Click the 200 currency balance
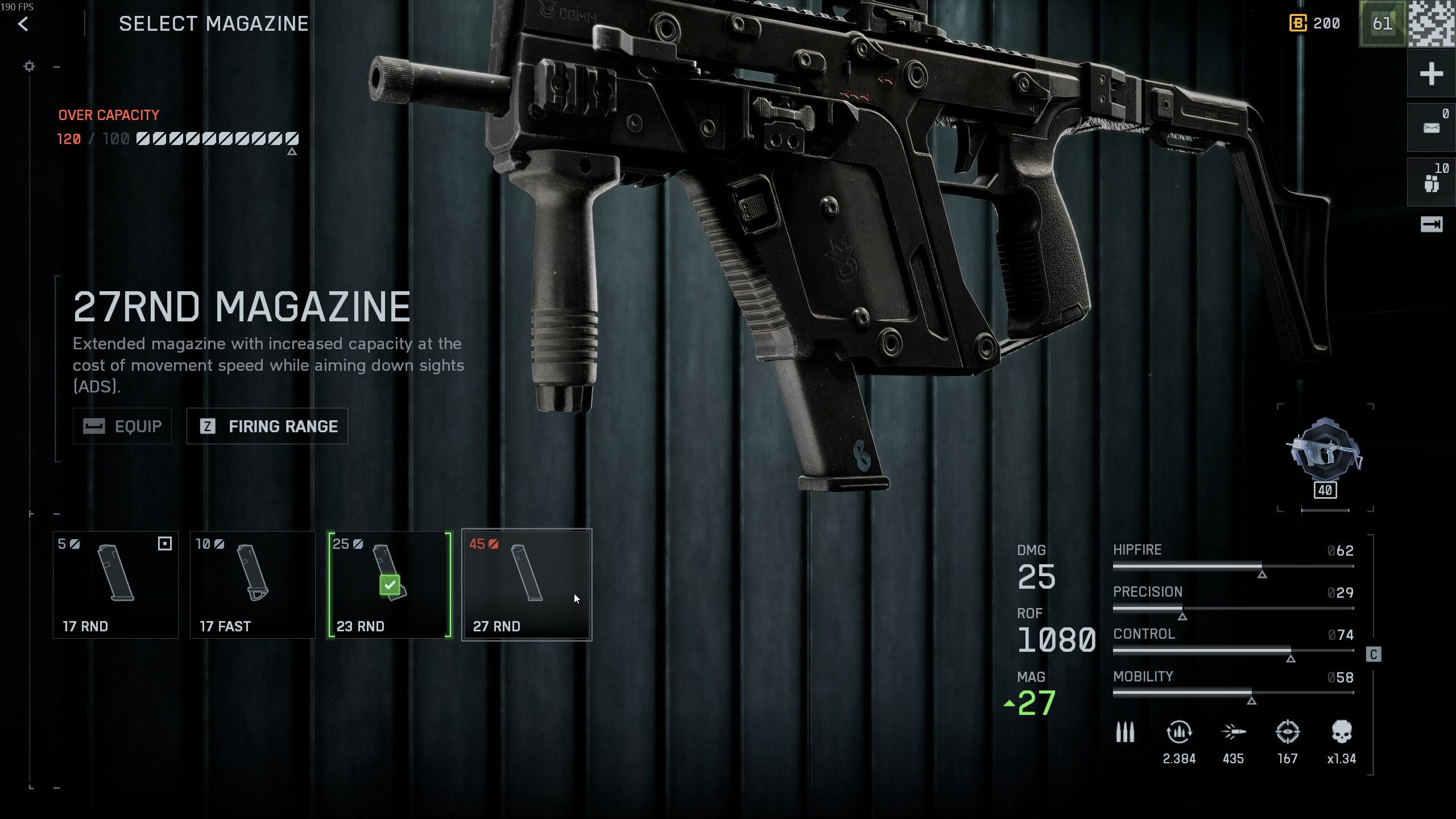 pos(1315,24)
